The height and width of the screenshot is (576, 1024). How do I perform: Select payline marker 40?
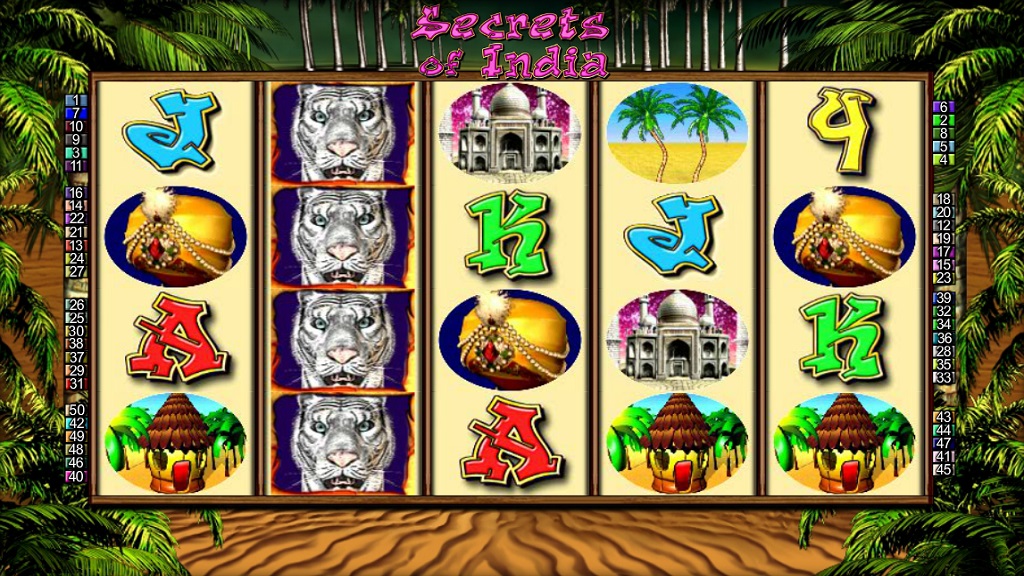[x=76, y=476]
